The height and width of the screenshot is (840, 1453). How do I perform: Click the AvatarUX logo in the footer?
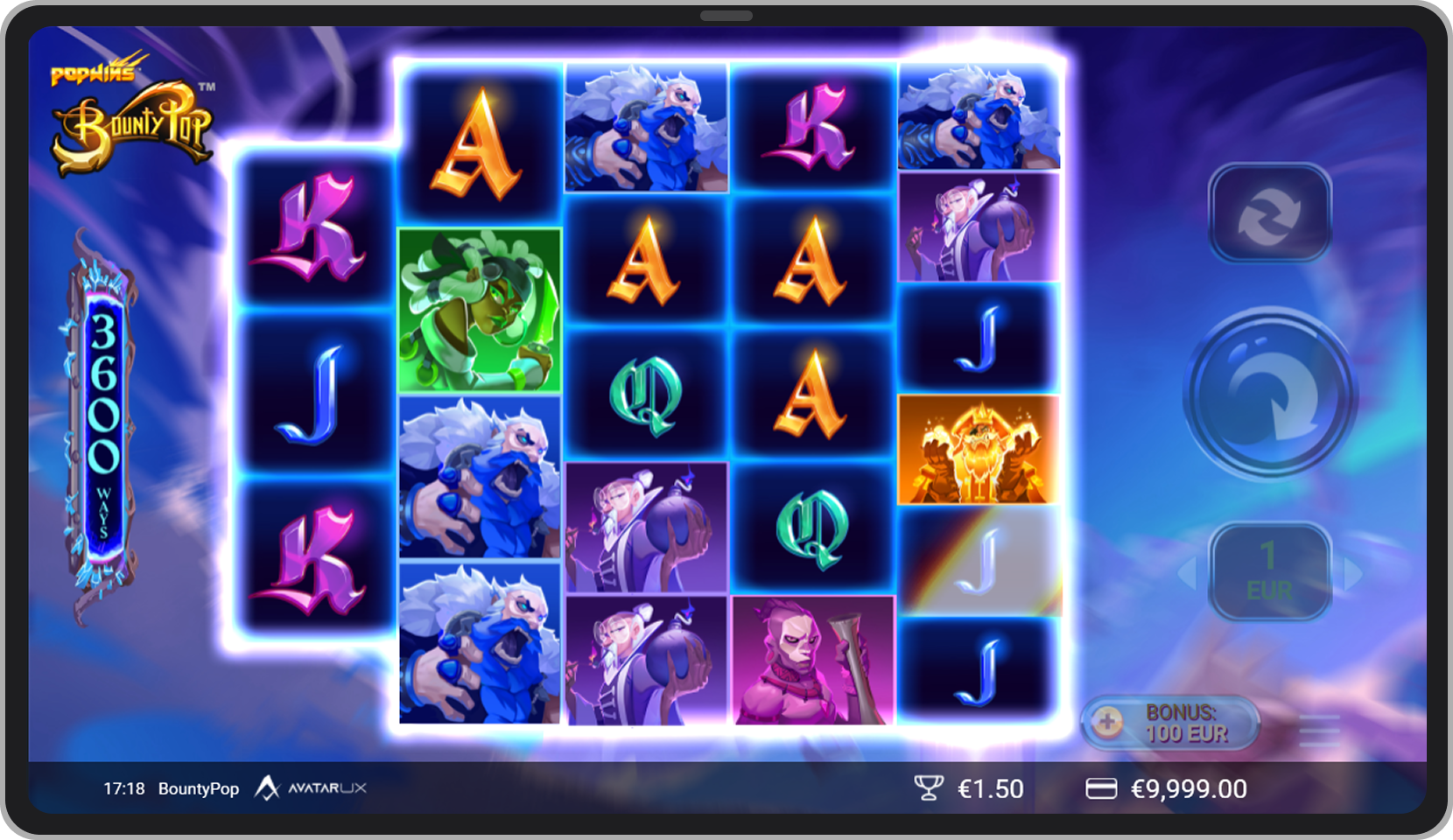pos(315,788)
